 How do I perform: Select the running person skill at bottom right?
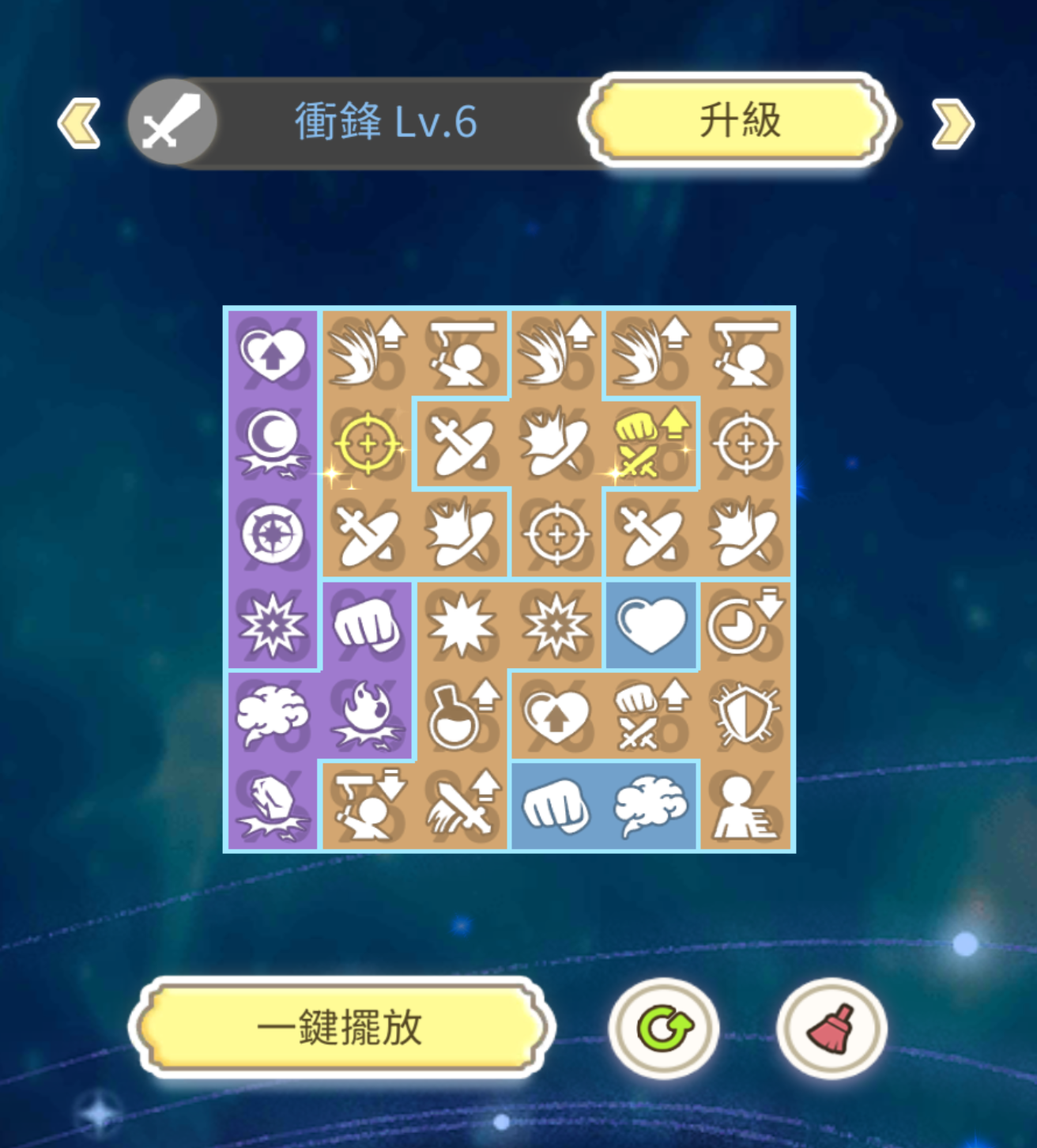tap(745, 805)
